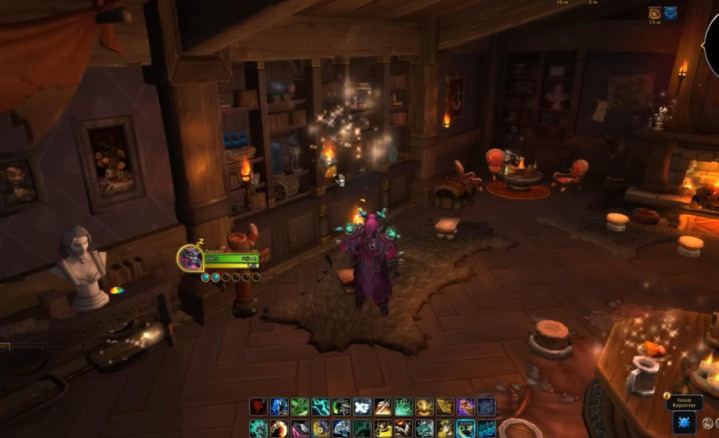Activate the red demon-face ability
Screen dimensions: 719x438
click(259, 407)
